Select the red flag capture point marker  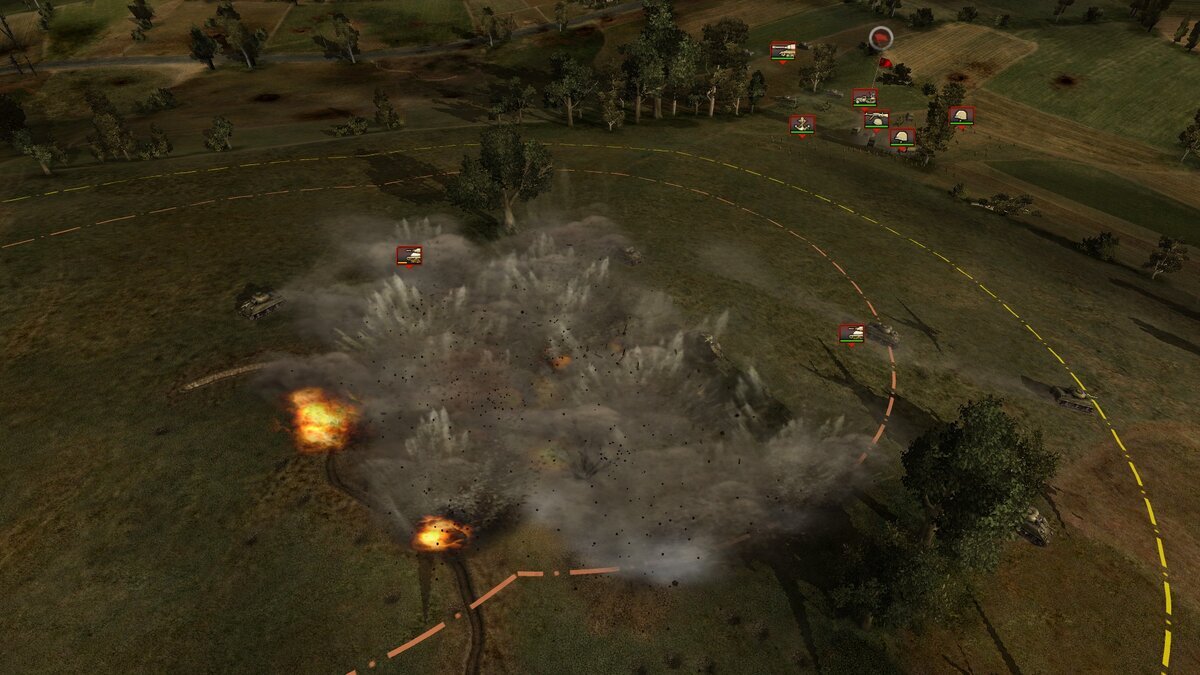tap(880, 39)
